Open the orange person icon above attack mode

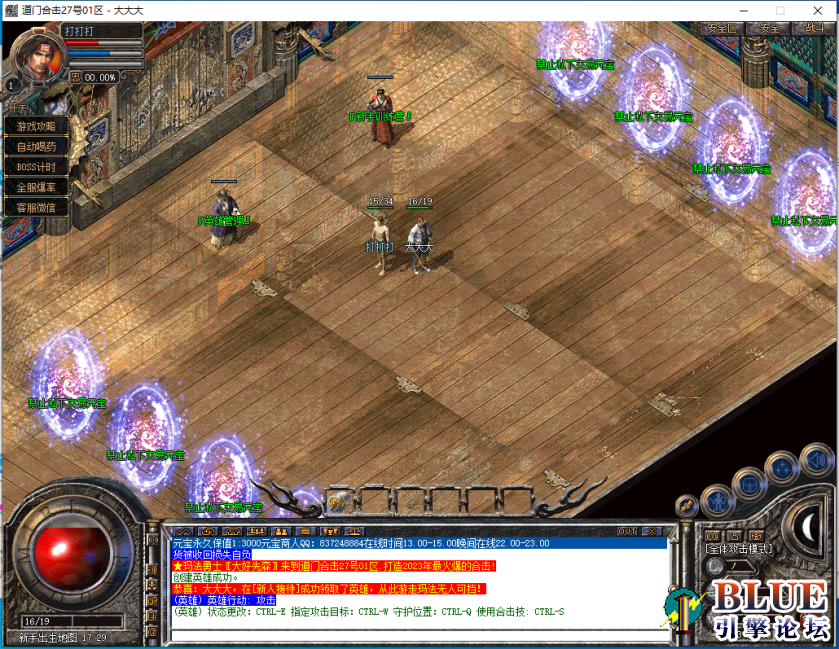(735, 536)
